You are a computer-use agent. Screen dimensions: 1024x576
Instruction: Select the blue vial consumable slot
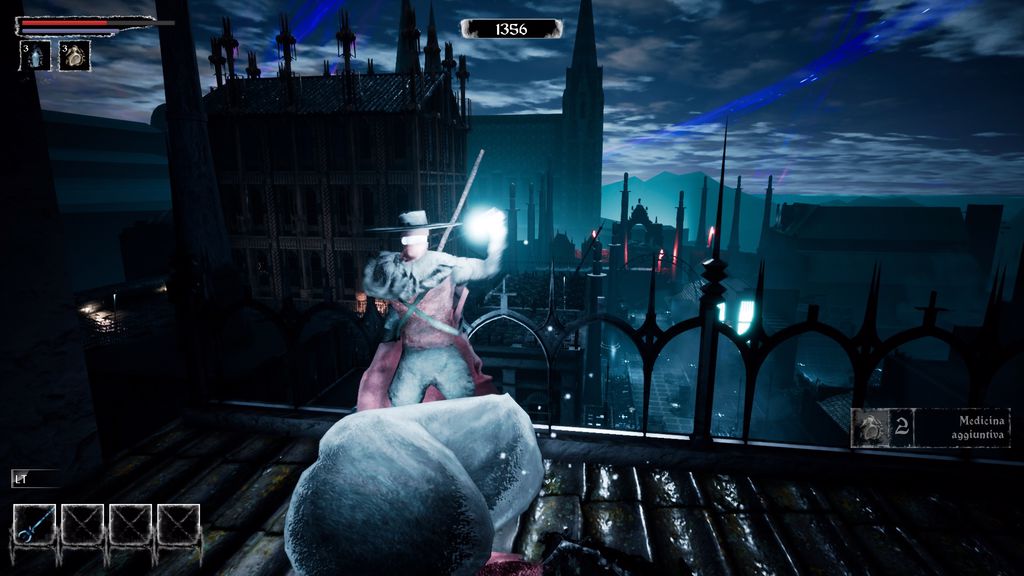point(36,56)
